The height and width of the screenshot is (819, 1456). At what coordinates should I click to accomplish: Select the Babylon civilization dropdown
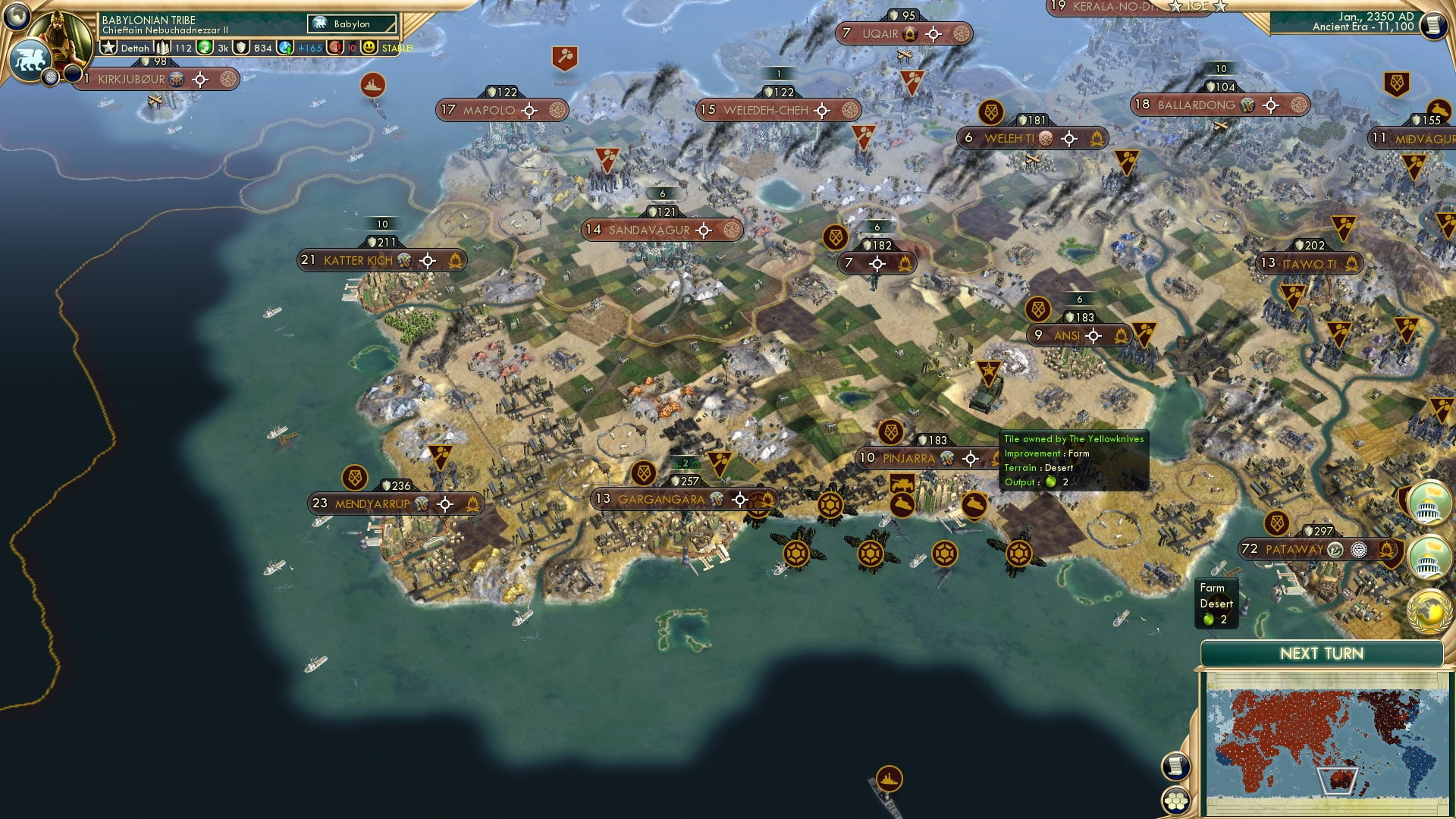coord(353,24)
